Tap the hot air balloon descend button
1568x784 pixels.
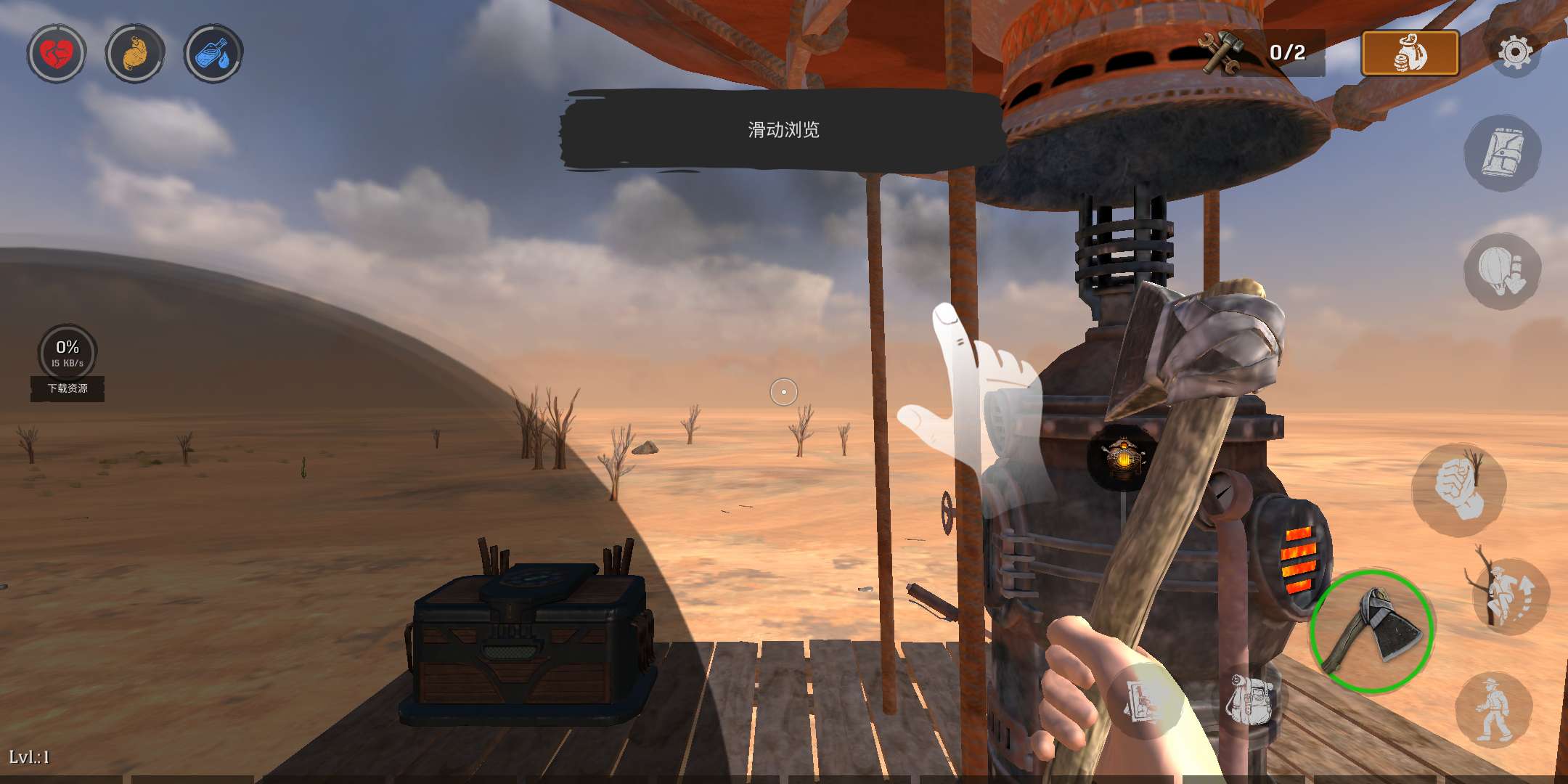(1501, 271)
